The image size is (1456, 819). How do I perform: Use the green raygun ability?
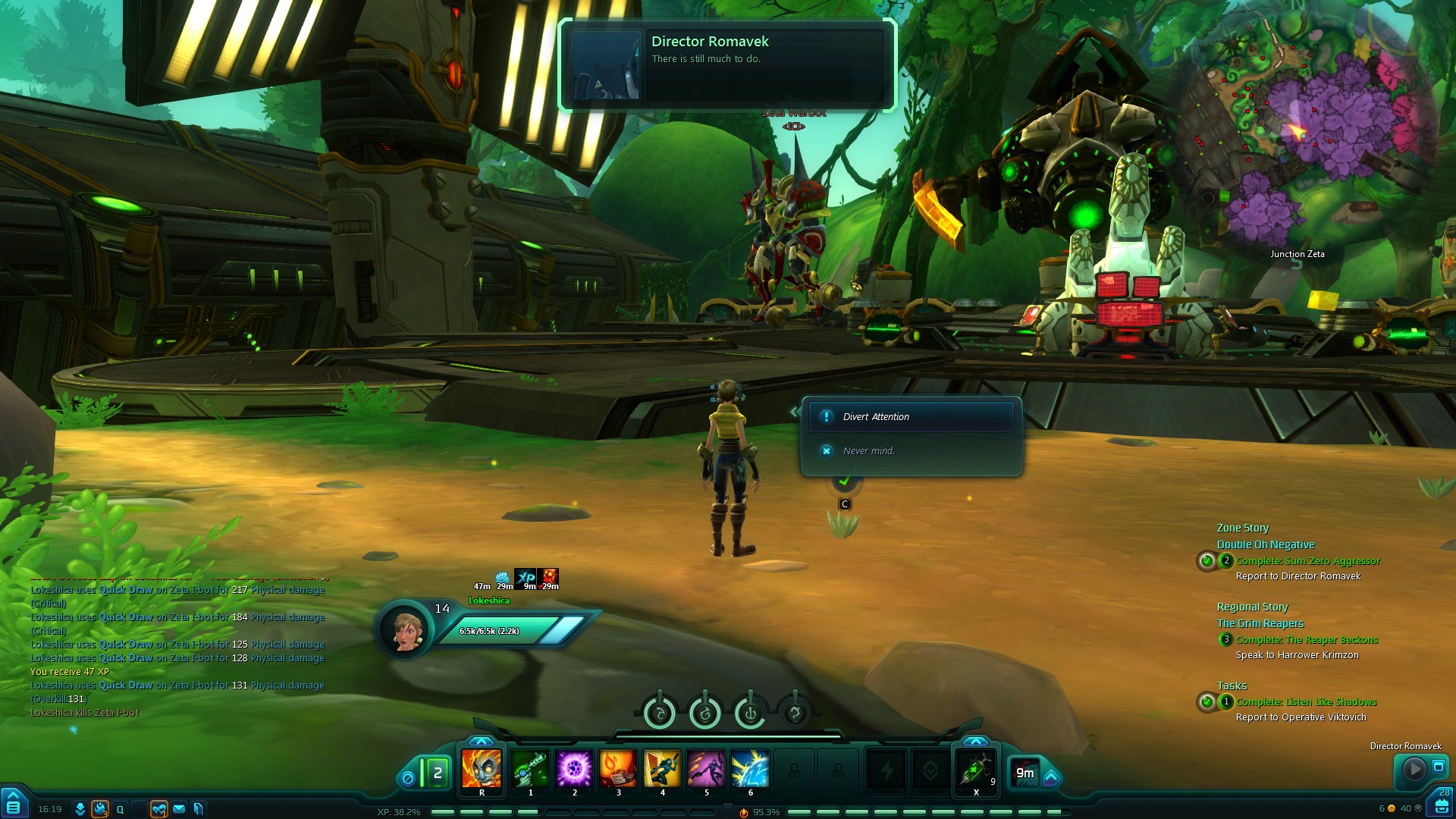pyautogui.click(x=530, y=769)
